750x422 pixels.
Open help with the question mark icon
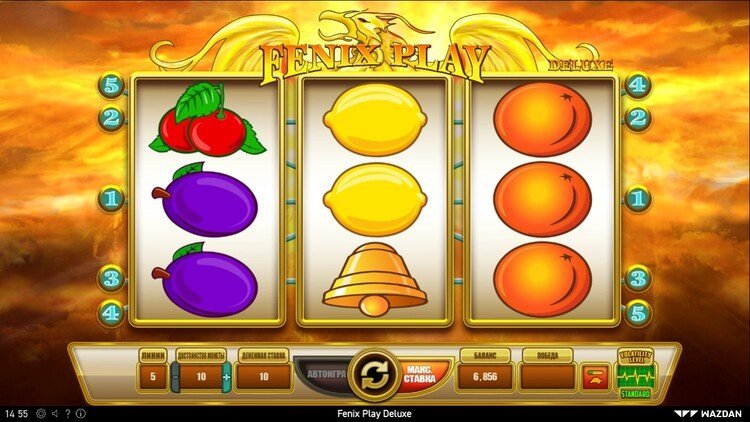[67, 413]
